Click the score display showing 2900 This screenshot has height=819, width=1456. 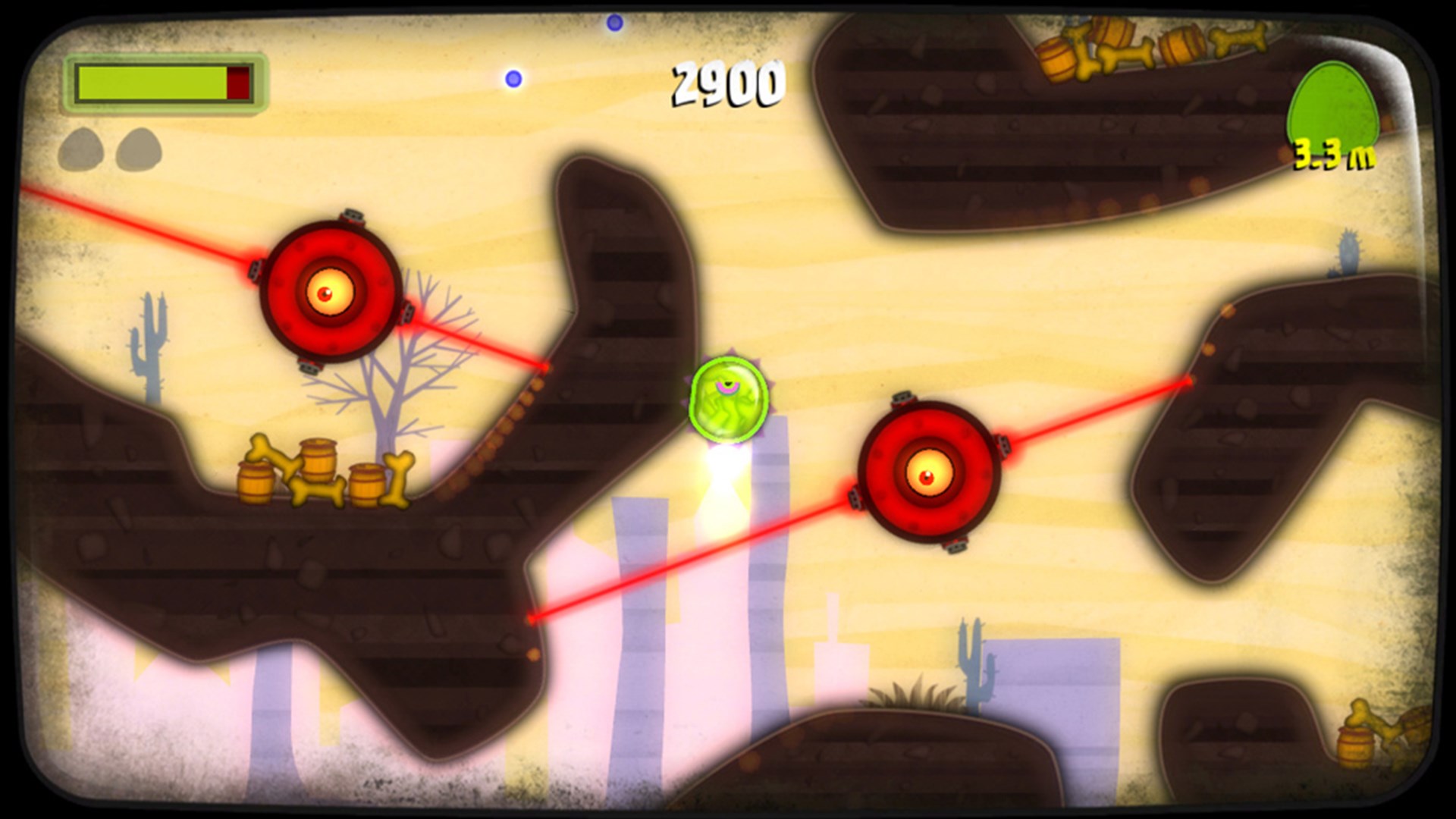pos(726,83)
